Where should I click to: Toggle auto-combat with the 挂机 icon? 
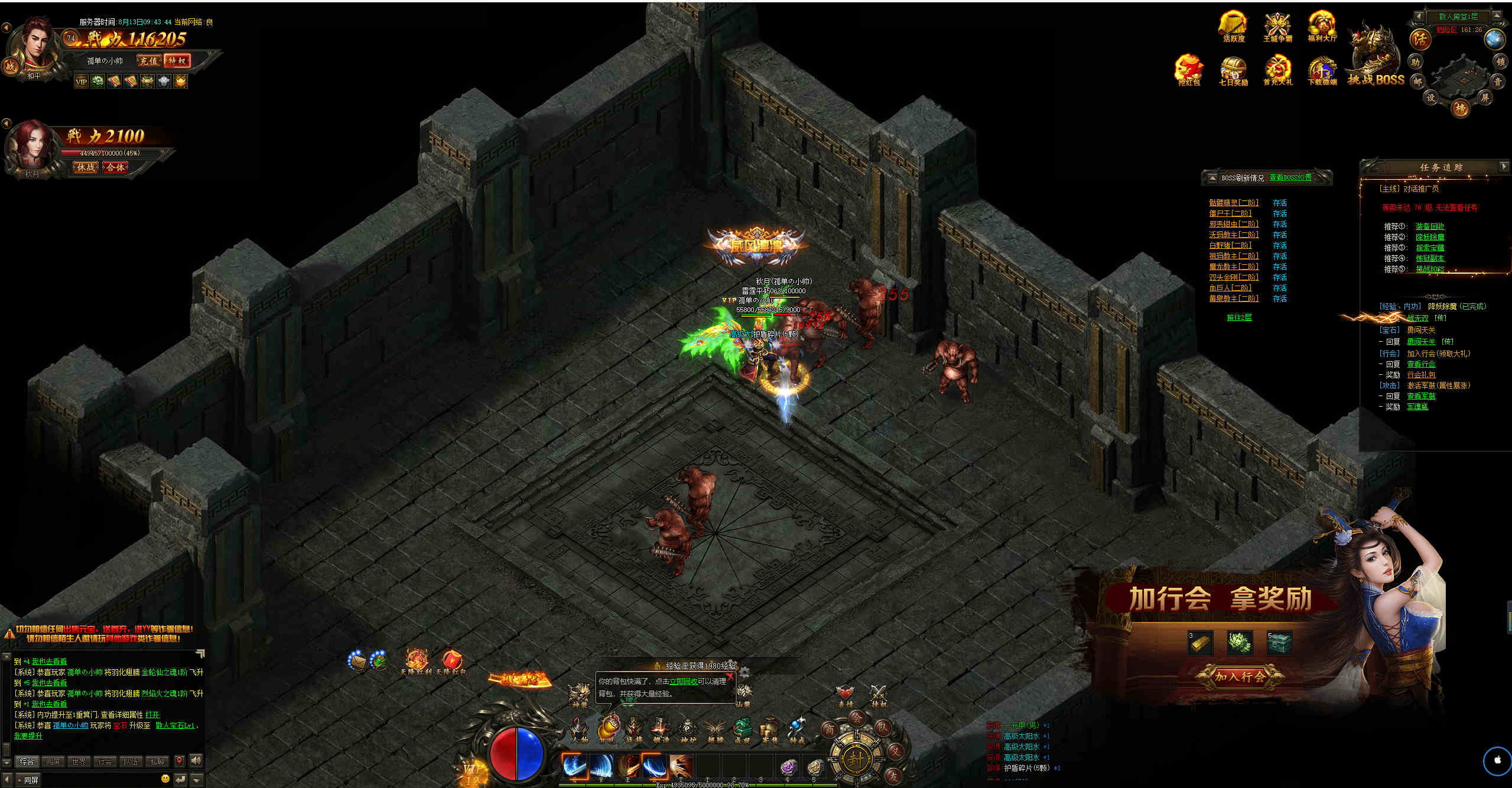pyautogui.click(x=879, y=695)
